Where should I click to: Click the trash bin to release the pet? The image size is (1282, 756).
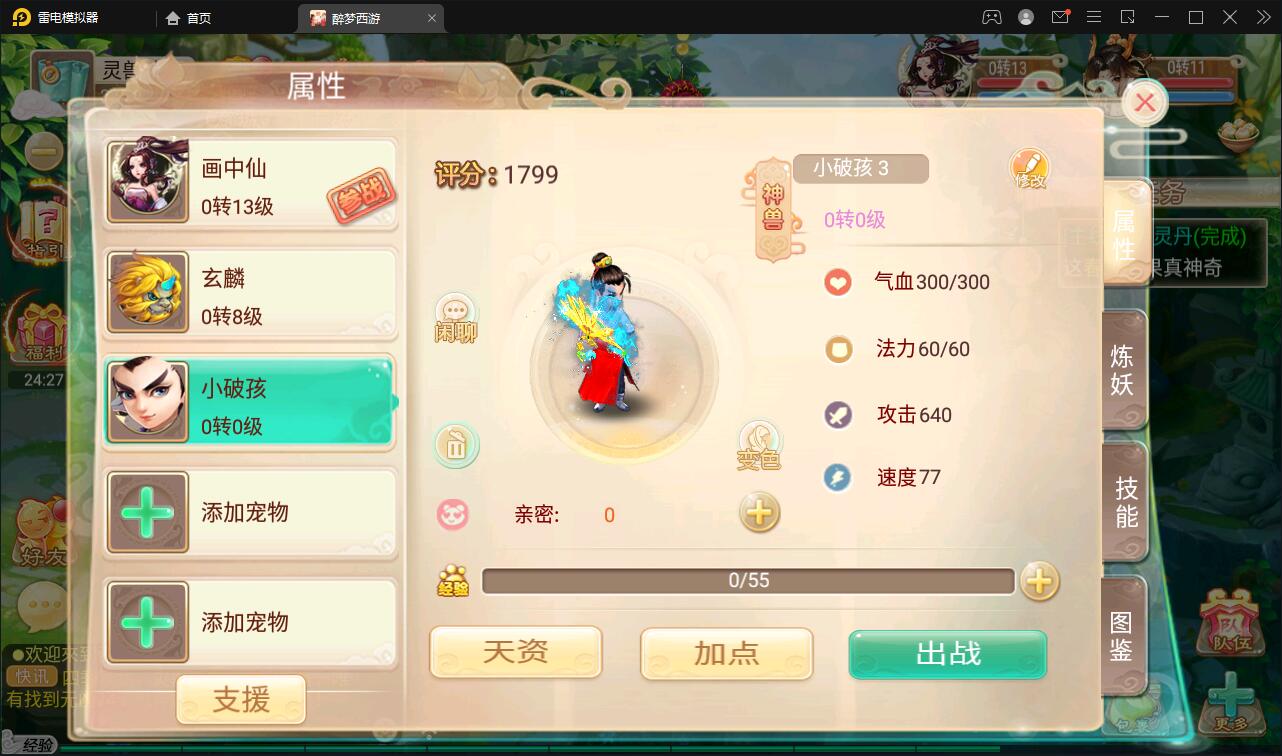click(456, 445)
